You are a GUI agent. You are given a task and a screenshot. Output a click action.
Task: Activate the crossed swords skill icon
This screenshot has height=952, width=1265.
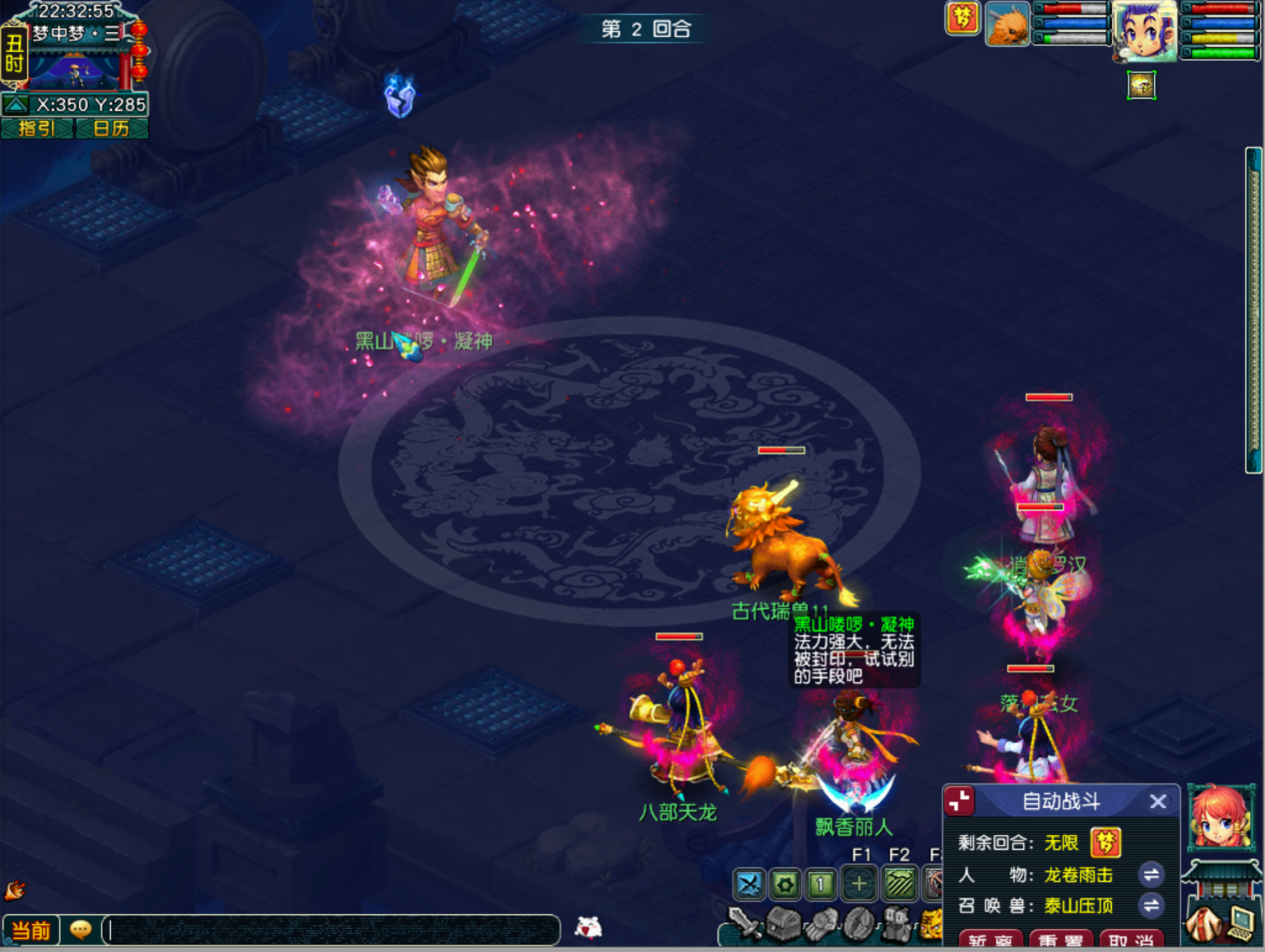[x=748, y=883]
